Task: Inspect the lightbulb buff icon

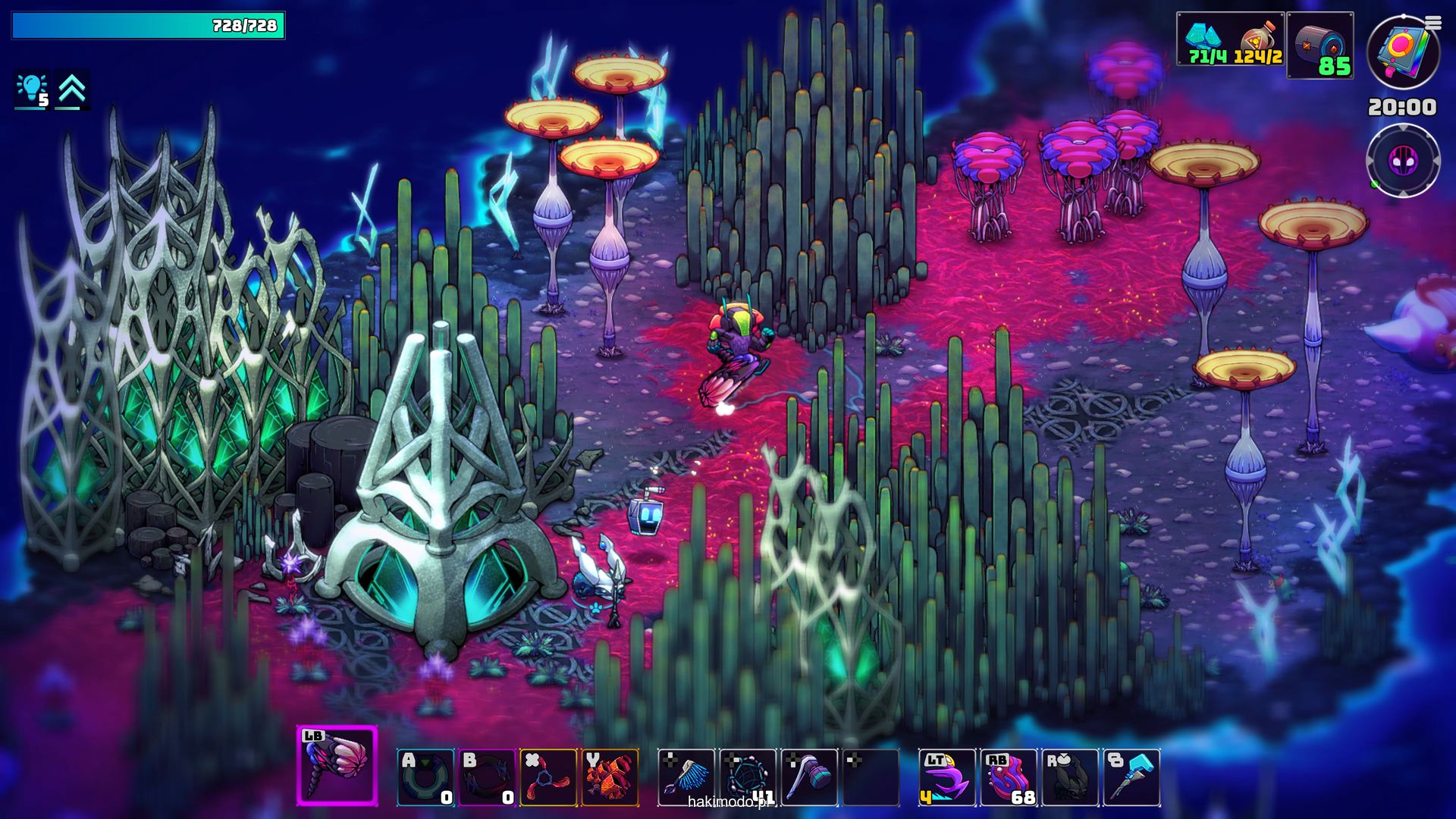Action: 33,90
